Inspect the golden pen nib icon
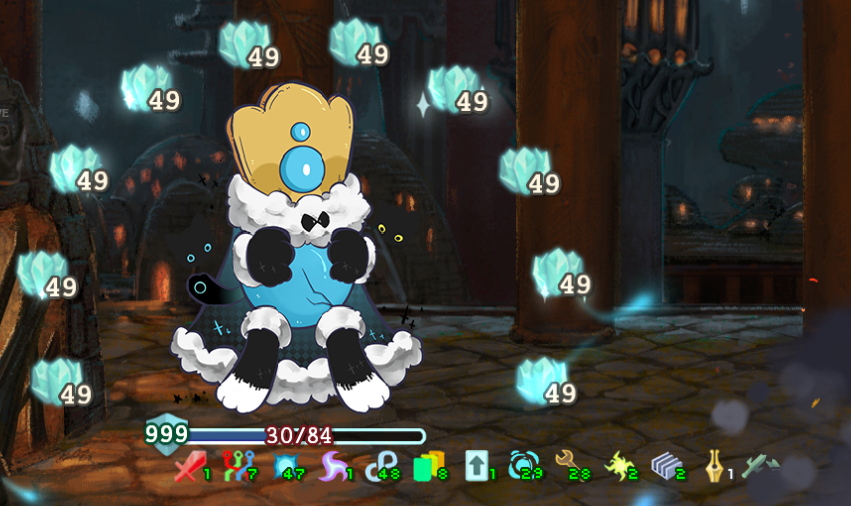Viewport: 851px width, 506px height. [713, 466]
